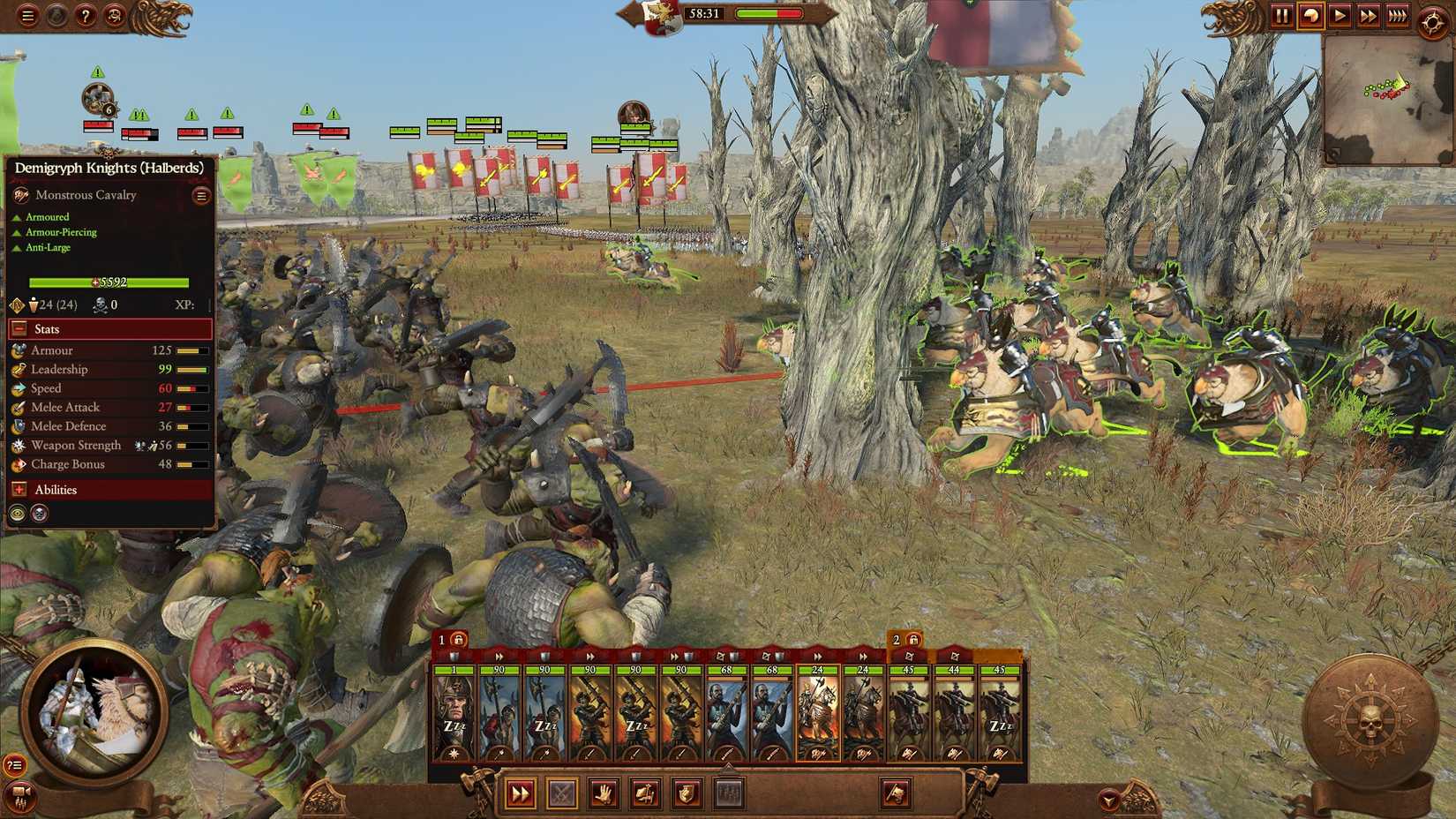Expand the Abilities section
The image size is (1456, 819).
[19, 489]
